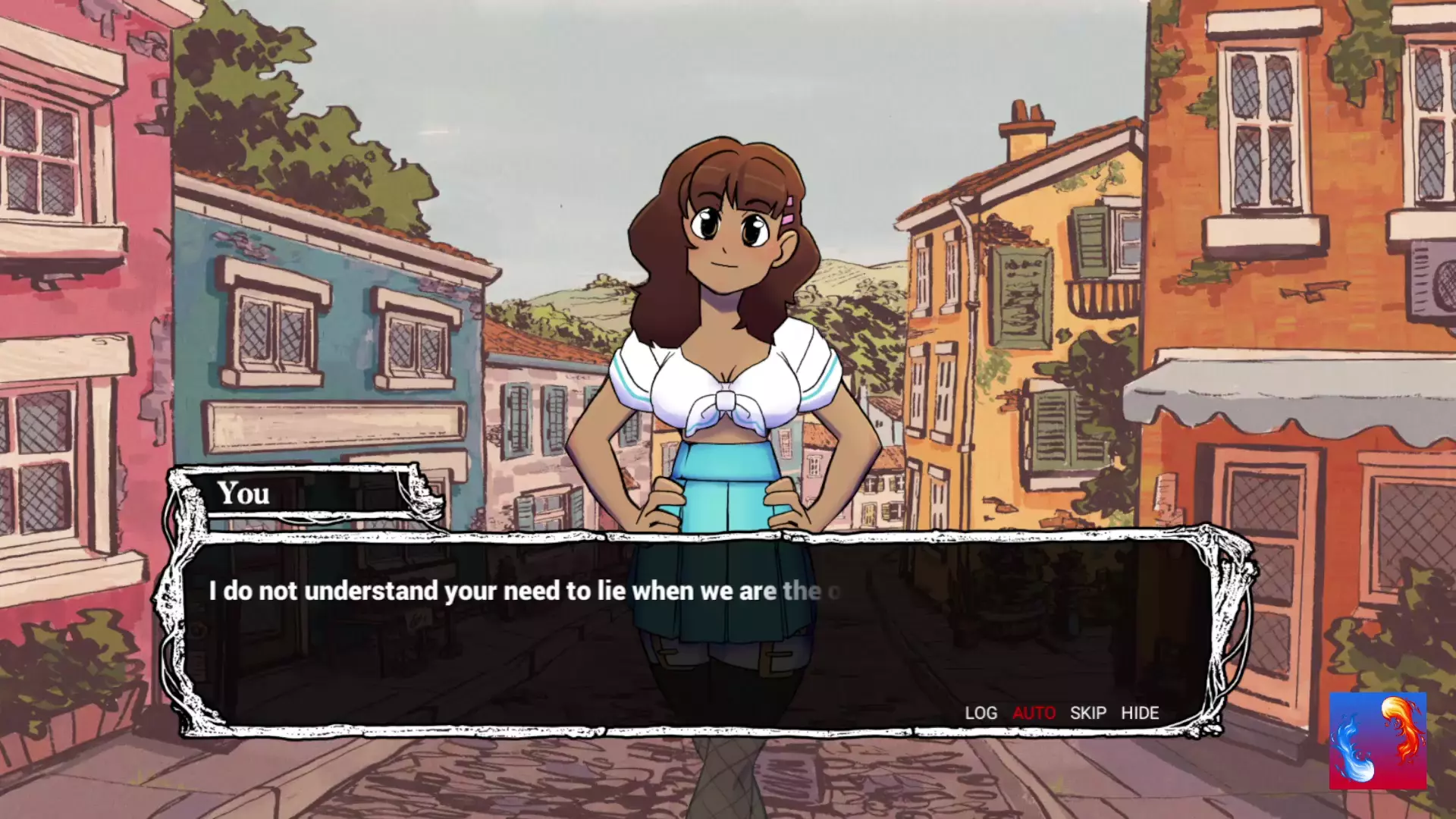Open the dialogue LOG

[981, 713]
